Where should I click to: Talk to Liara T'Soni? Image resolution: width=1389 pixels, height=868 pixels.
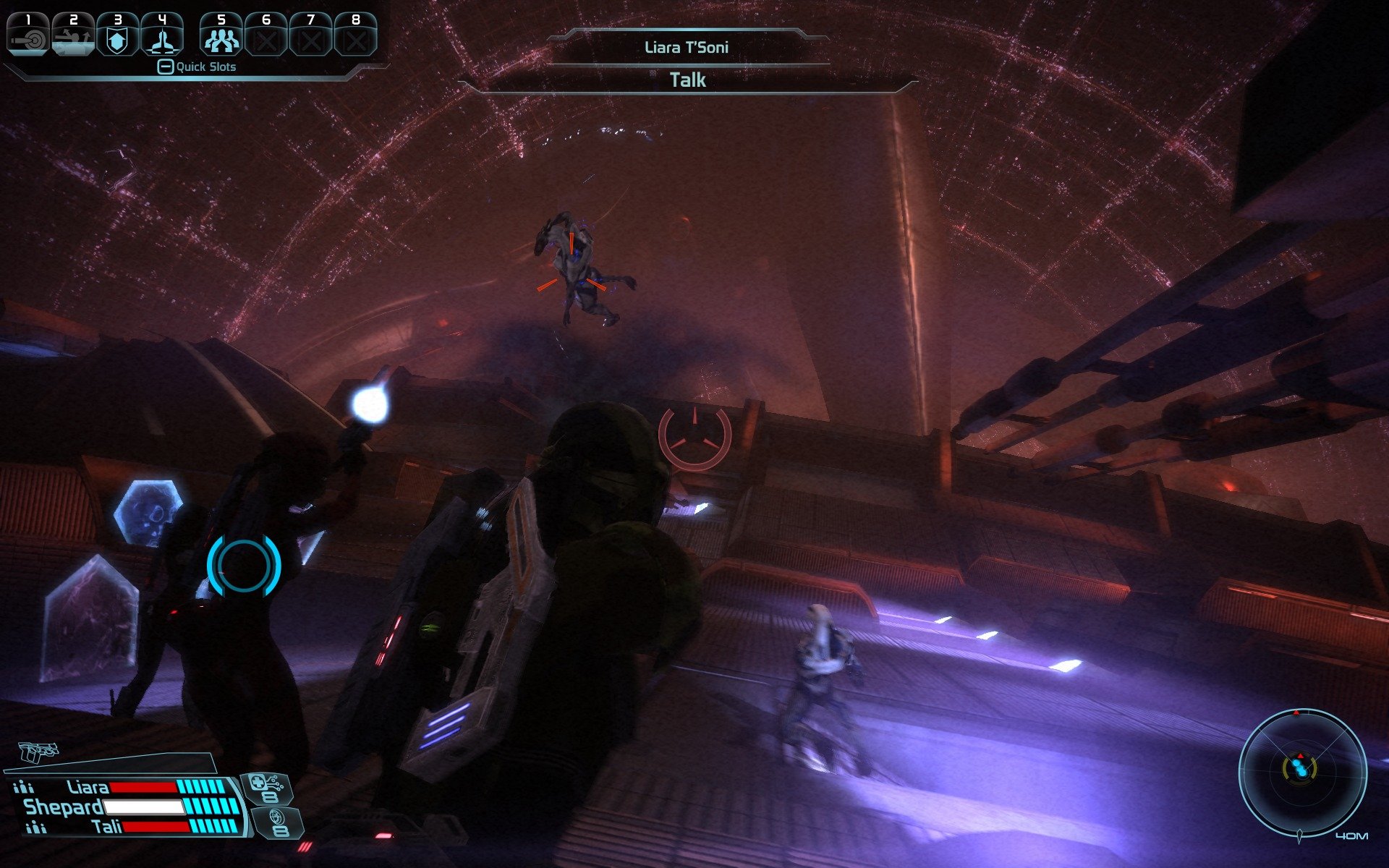(x=687, y=80)
